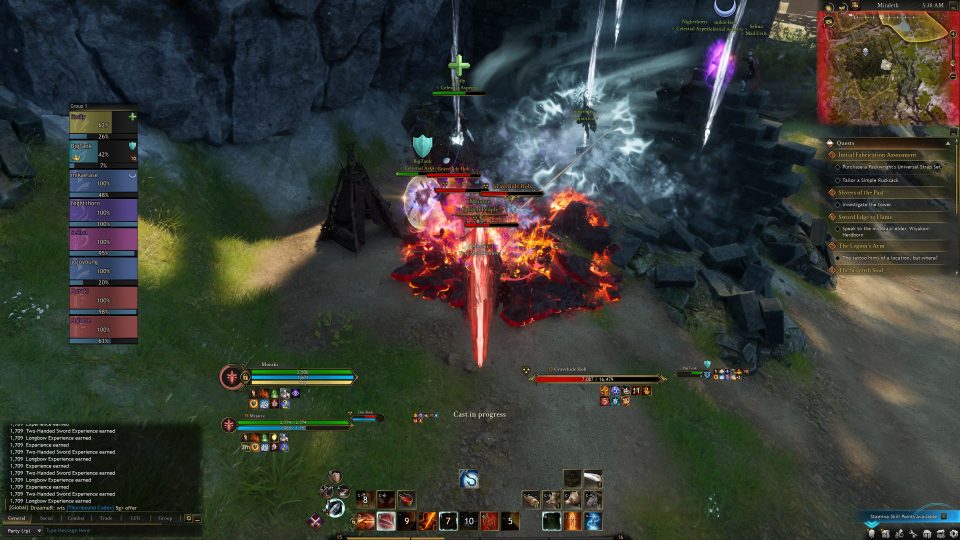Image resolution: width=960 pixels, height=540 pixels.
Task: Select the Combat chat tab
Action: coord(75,518)
